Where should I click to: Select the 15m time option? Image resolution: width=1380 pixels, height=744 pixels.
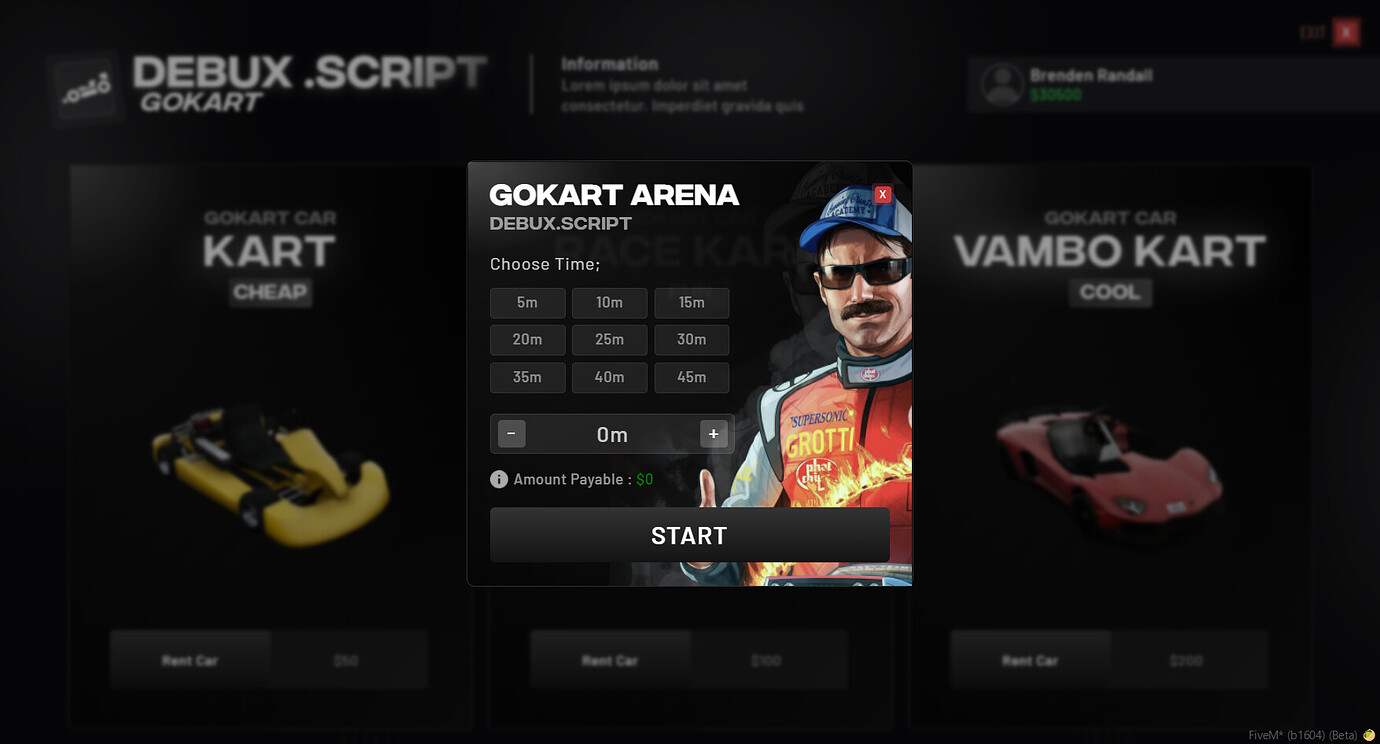[x=691, y=303]
